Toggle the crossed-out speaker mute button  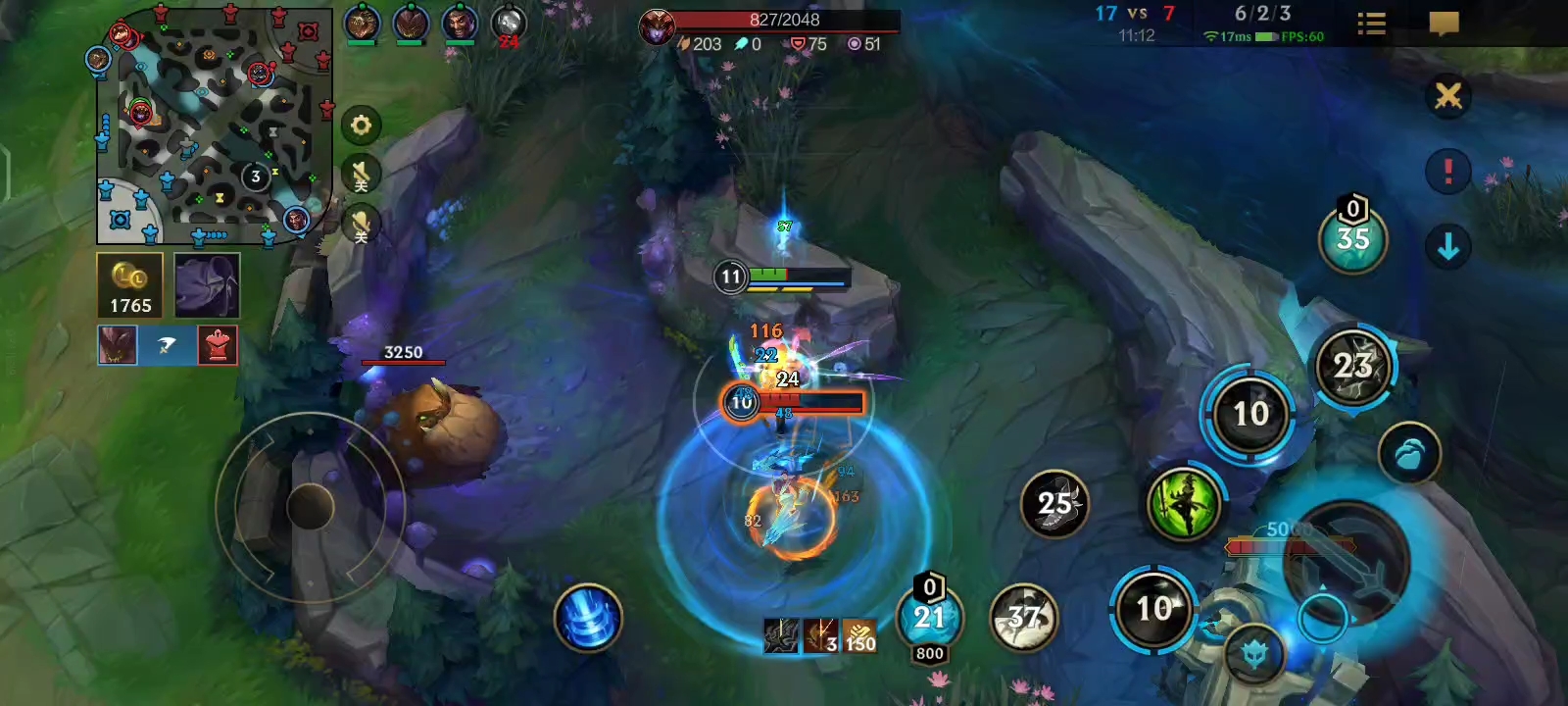point(361,176)
